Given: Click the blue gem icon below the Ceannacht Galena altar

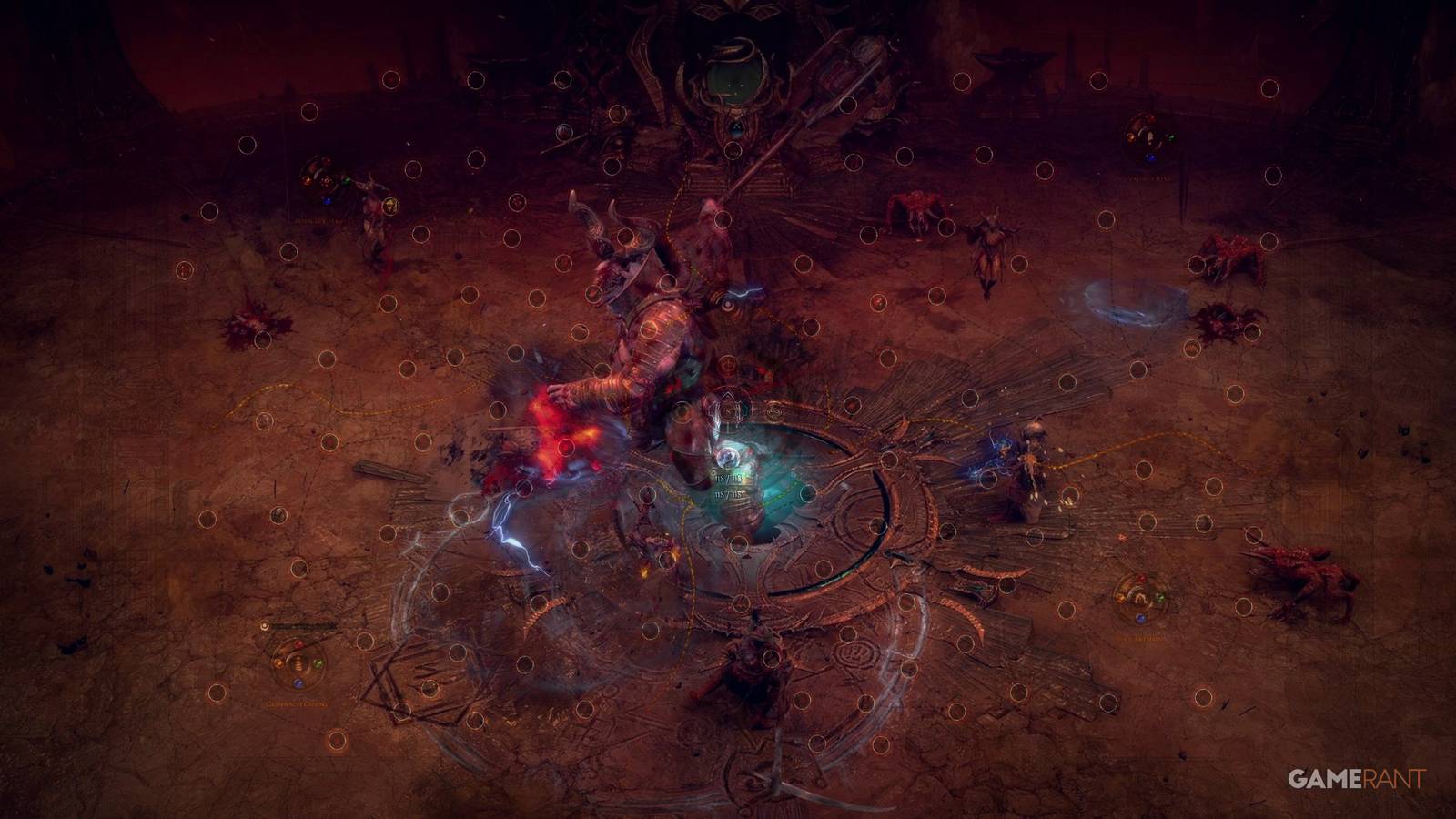Looking at the screenshot, I should (298, 683).
